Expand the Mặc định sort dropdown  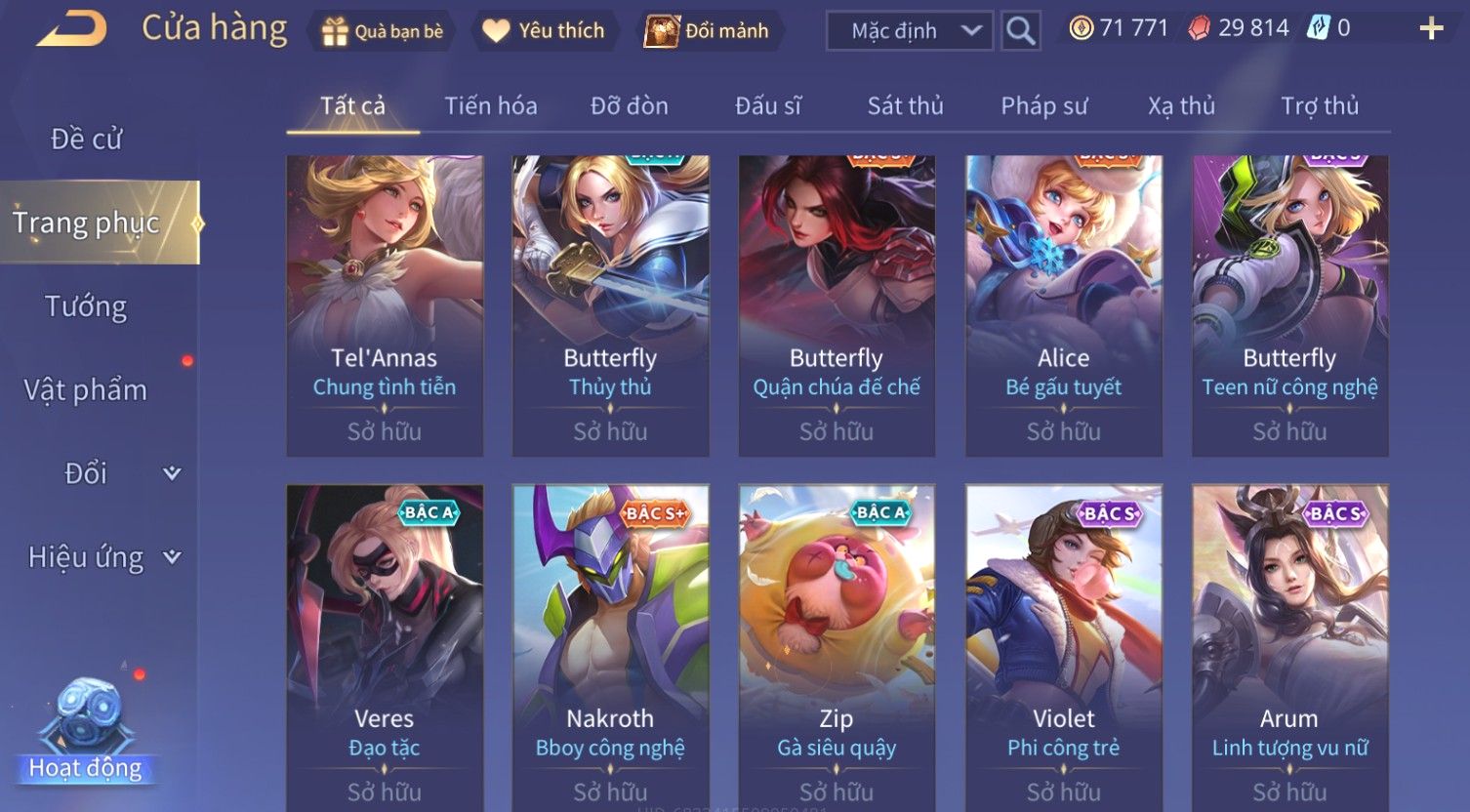pyautogui.click(x=909, y=31)
